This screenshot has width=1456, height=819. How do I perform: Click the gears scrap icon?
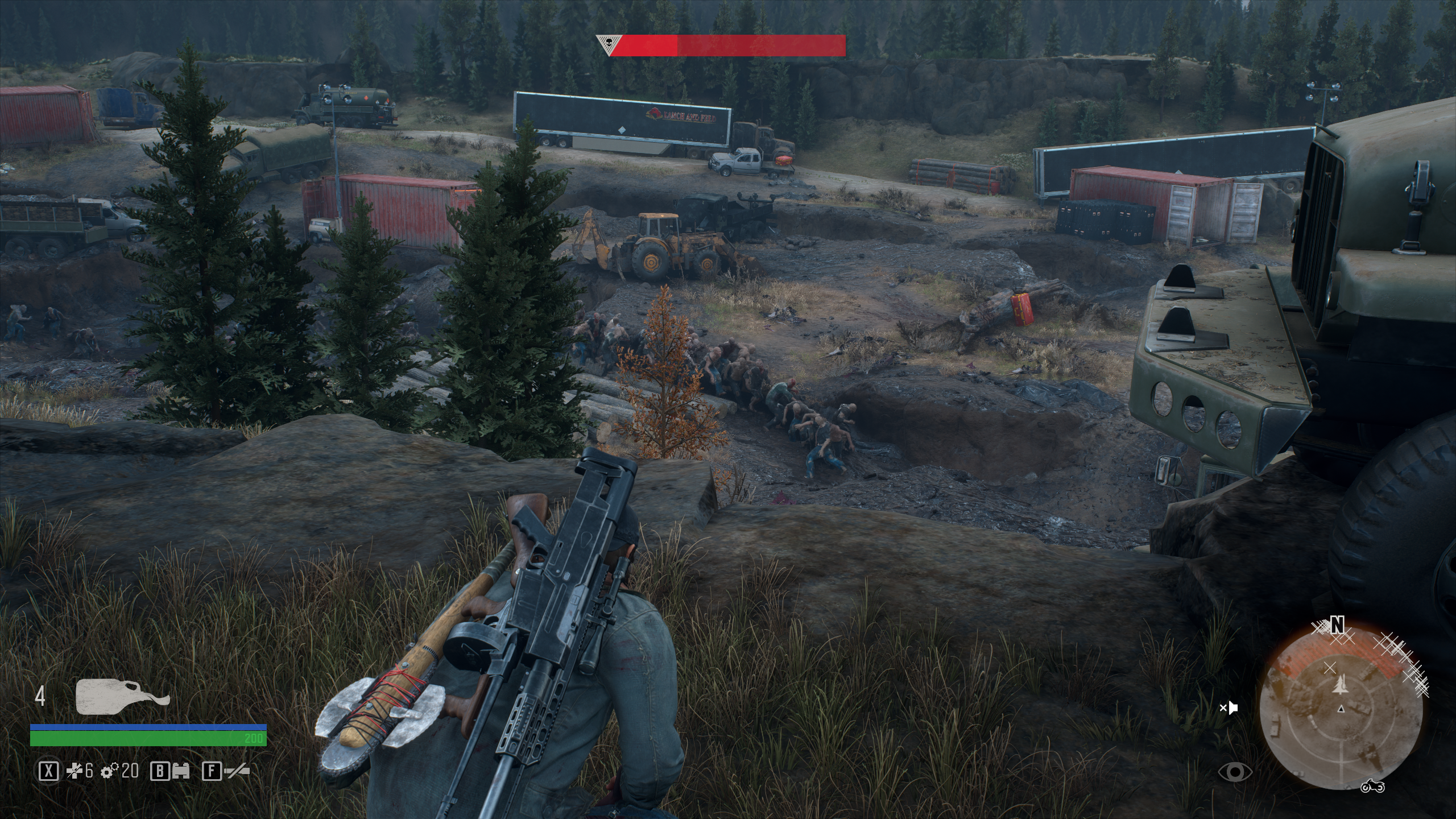pyautogui.click(x=110, y=771)
